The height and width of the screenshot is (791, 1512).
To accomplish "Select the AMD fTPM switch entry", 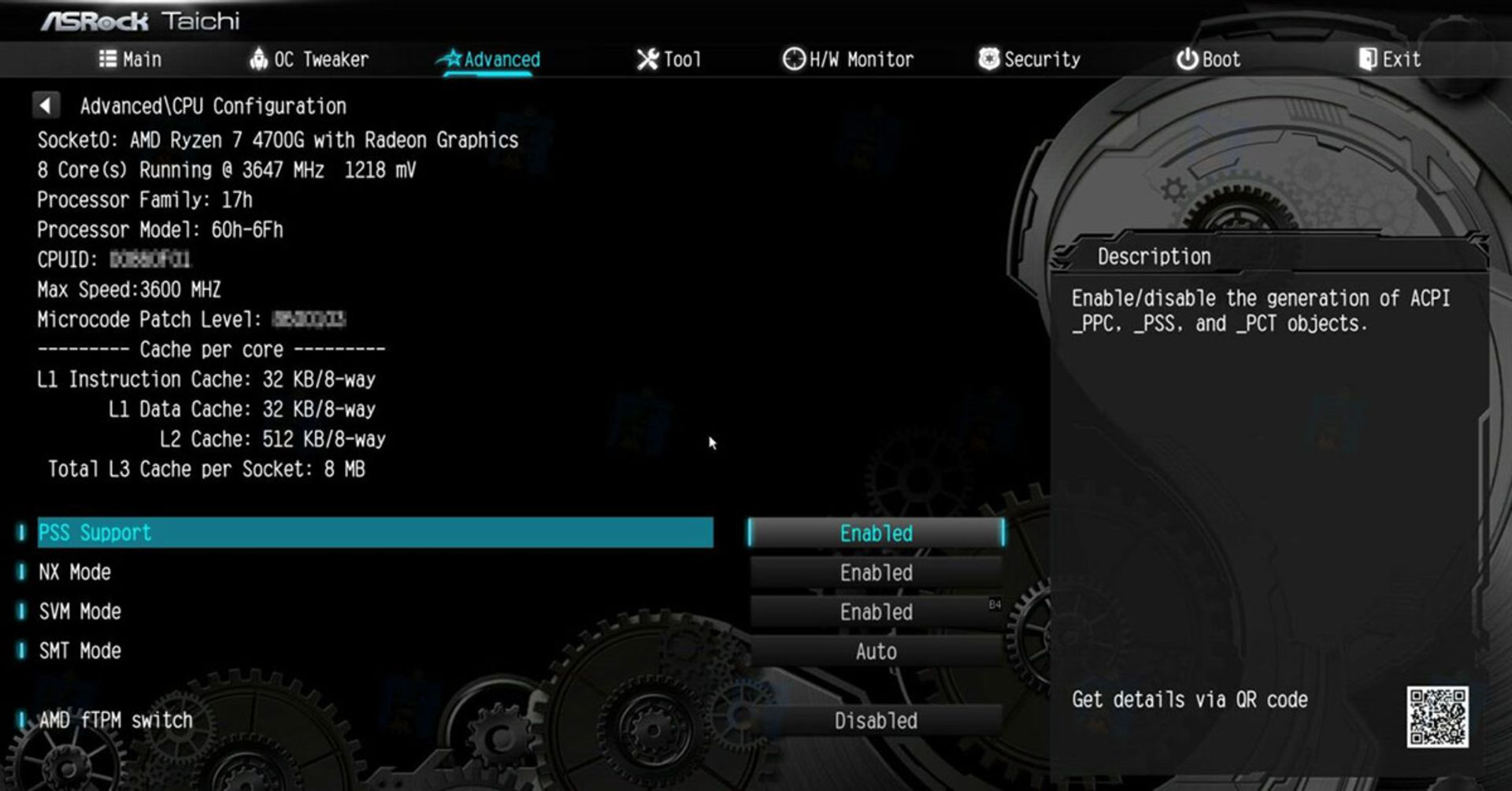I will (x=115, y=720).
